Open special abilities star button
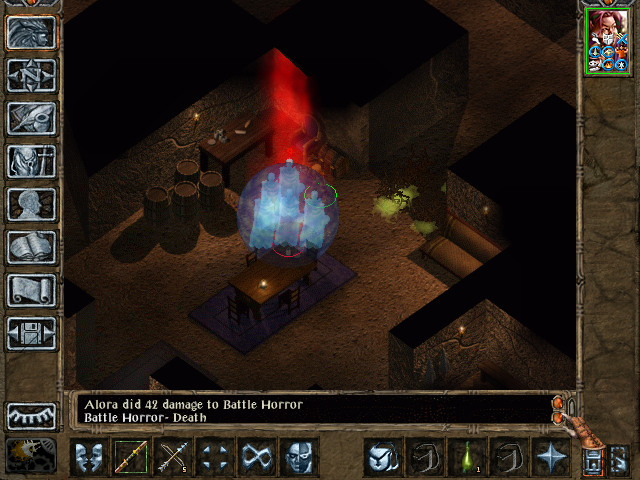Viewport: 640px width, 480px height. pyautogui.click(x=550, y=457)
